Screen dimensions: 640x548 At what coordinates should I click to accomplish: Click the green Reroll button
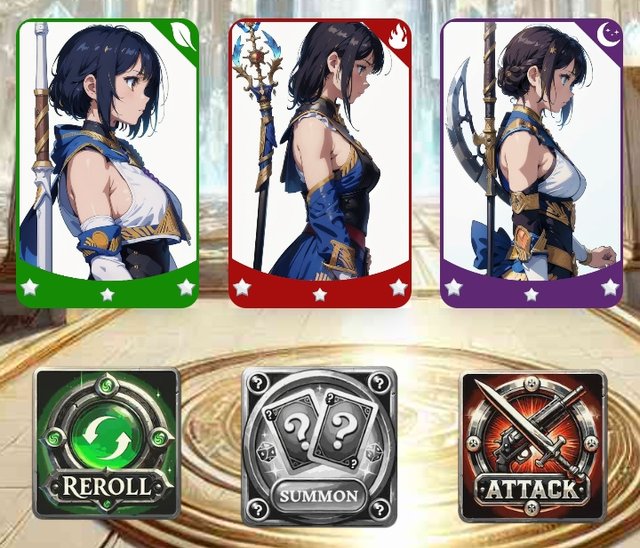click(107, 444)
